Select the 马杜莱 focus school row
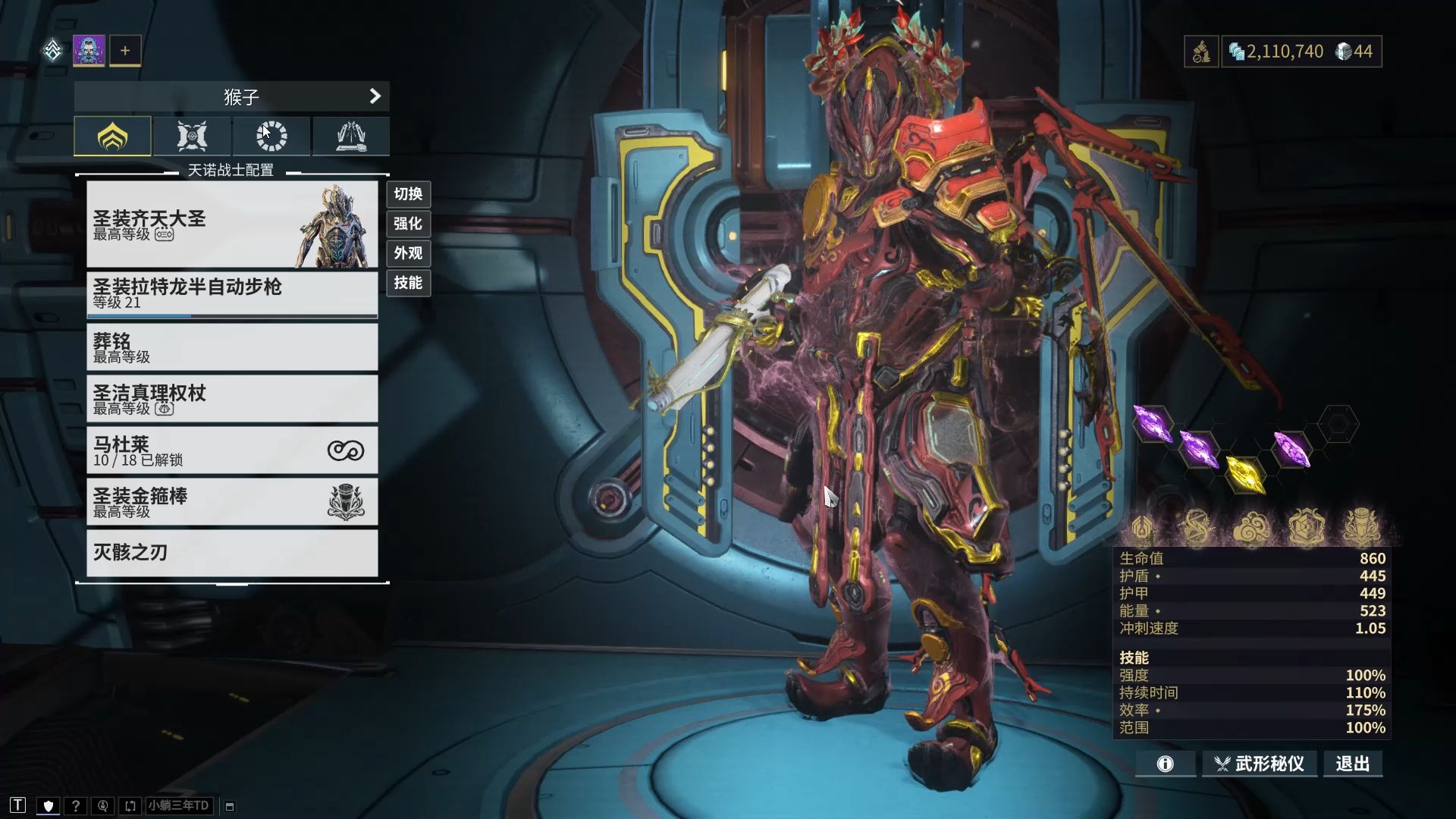The width and height of the screenshot is (1456, 819). point(232,450)
